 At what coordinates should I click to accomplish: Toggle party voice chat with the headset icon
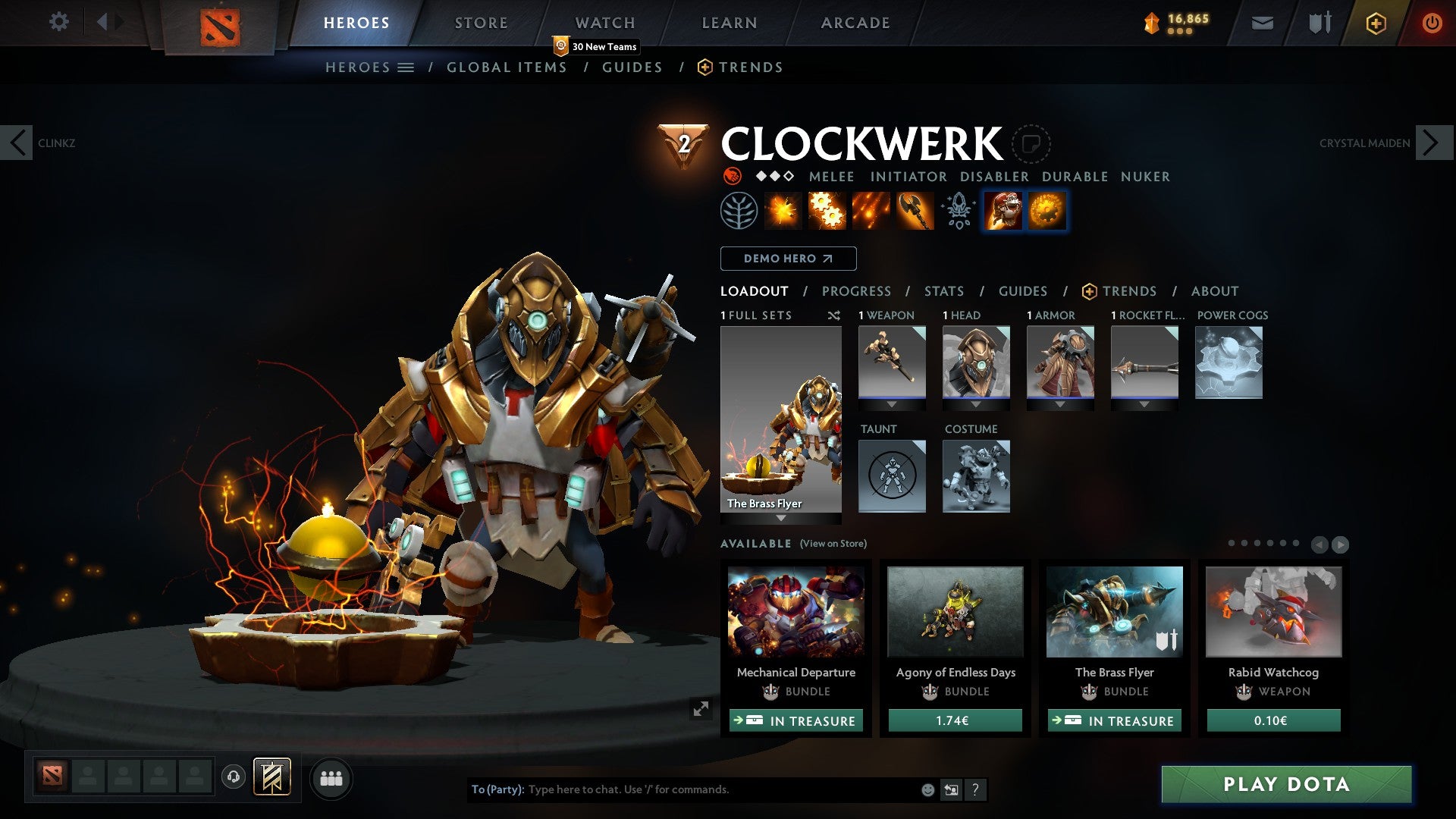[234, 778]
